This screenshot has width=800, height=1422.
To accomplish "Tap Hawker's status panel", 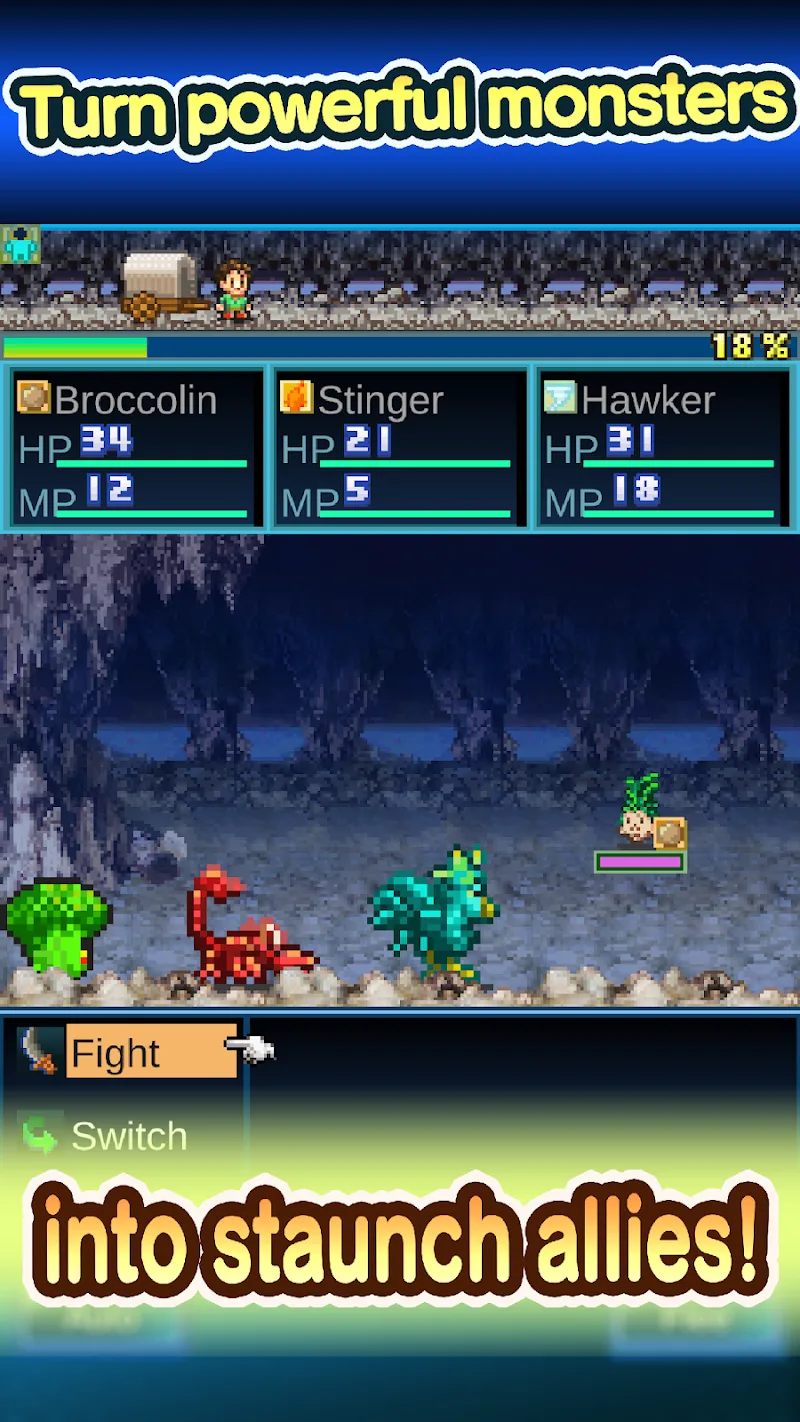I will click(663, 447).
